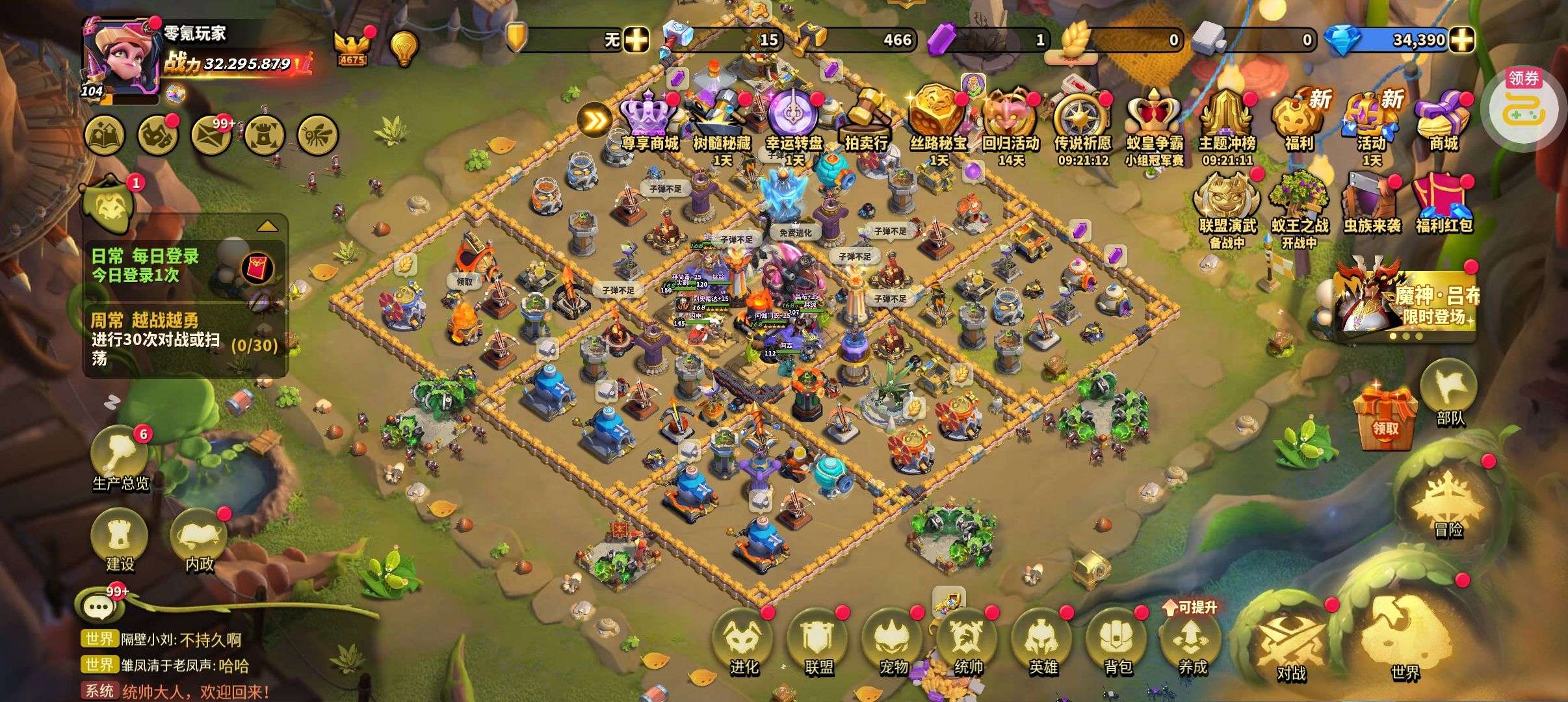Add more diamonds with the plus button
The width and height of the screenshot is (1568, 702).
[x=1462, y=40]
